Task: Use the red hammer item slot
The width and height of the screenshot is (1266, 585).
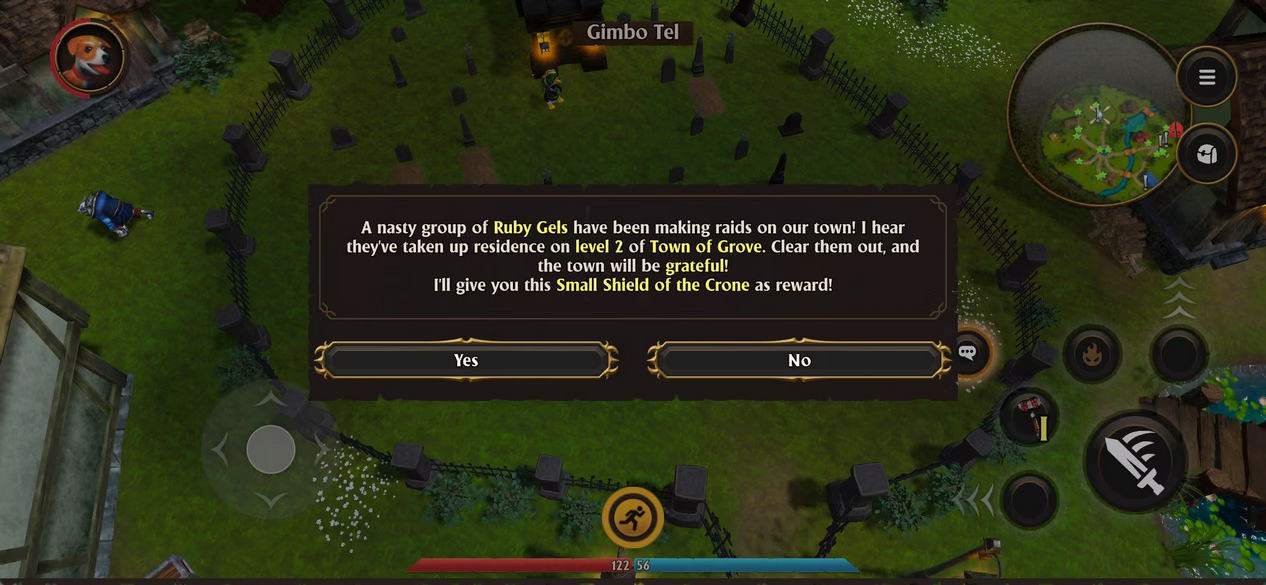Action: (x=1029, y=418)
